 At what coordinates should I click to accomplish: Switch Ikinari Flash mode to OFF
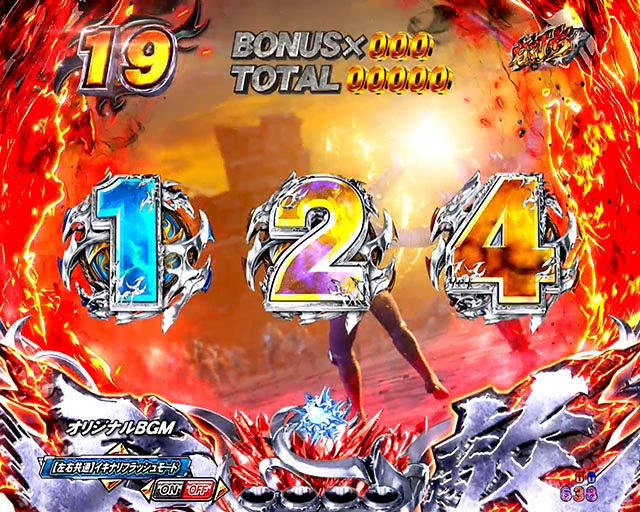tap(198, 489)
